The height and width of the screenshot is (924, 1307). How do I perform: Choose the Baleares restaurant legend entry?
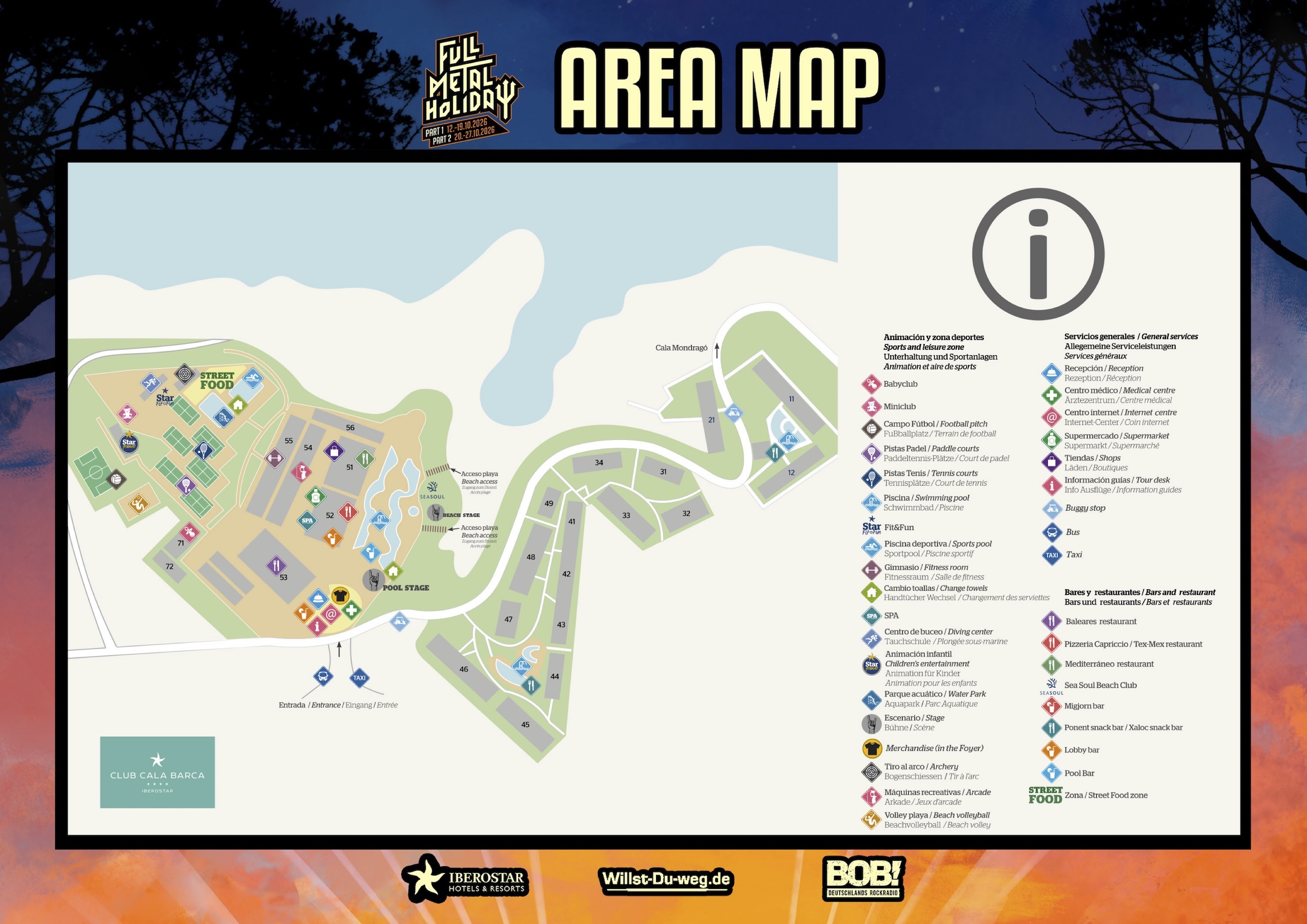[x=1100, y=621]
